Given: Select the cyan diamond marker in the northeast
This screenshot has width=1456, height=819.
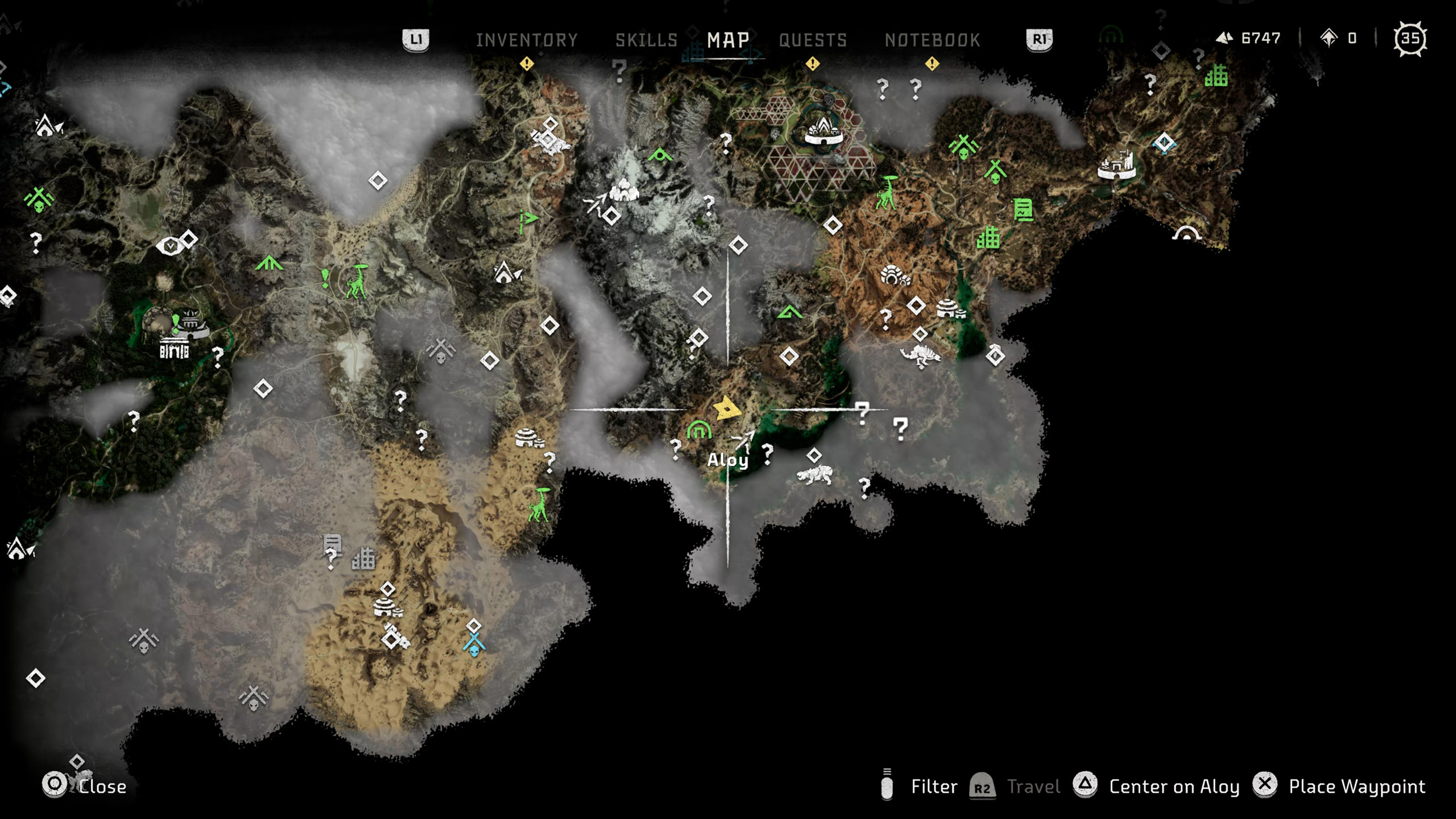Looking at the screenshot, I should tap(1164, 142).
